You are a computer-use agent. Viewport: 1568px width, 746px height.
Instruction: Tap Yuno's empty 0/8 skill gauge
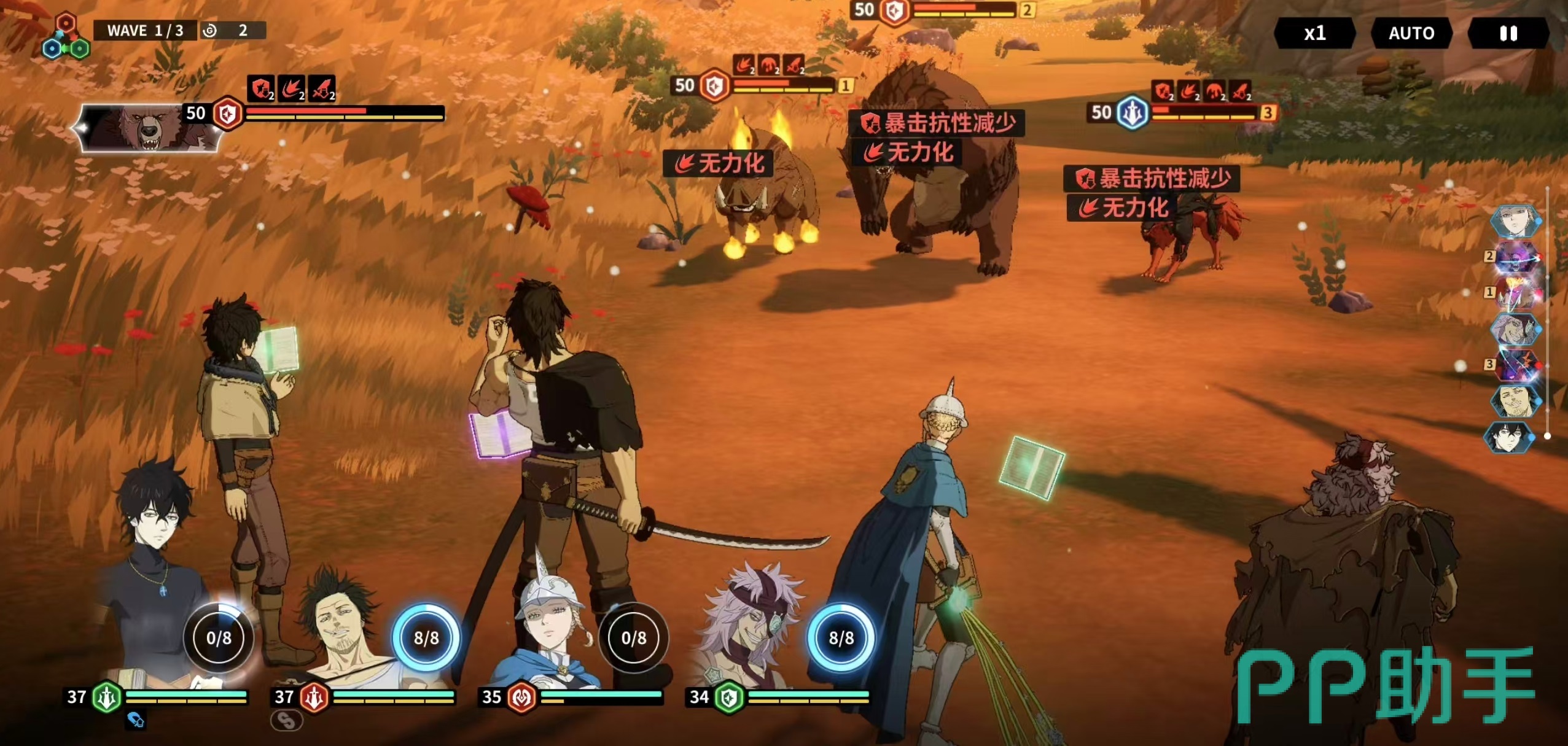tap(219, 638)
